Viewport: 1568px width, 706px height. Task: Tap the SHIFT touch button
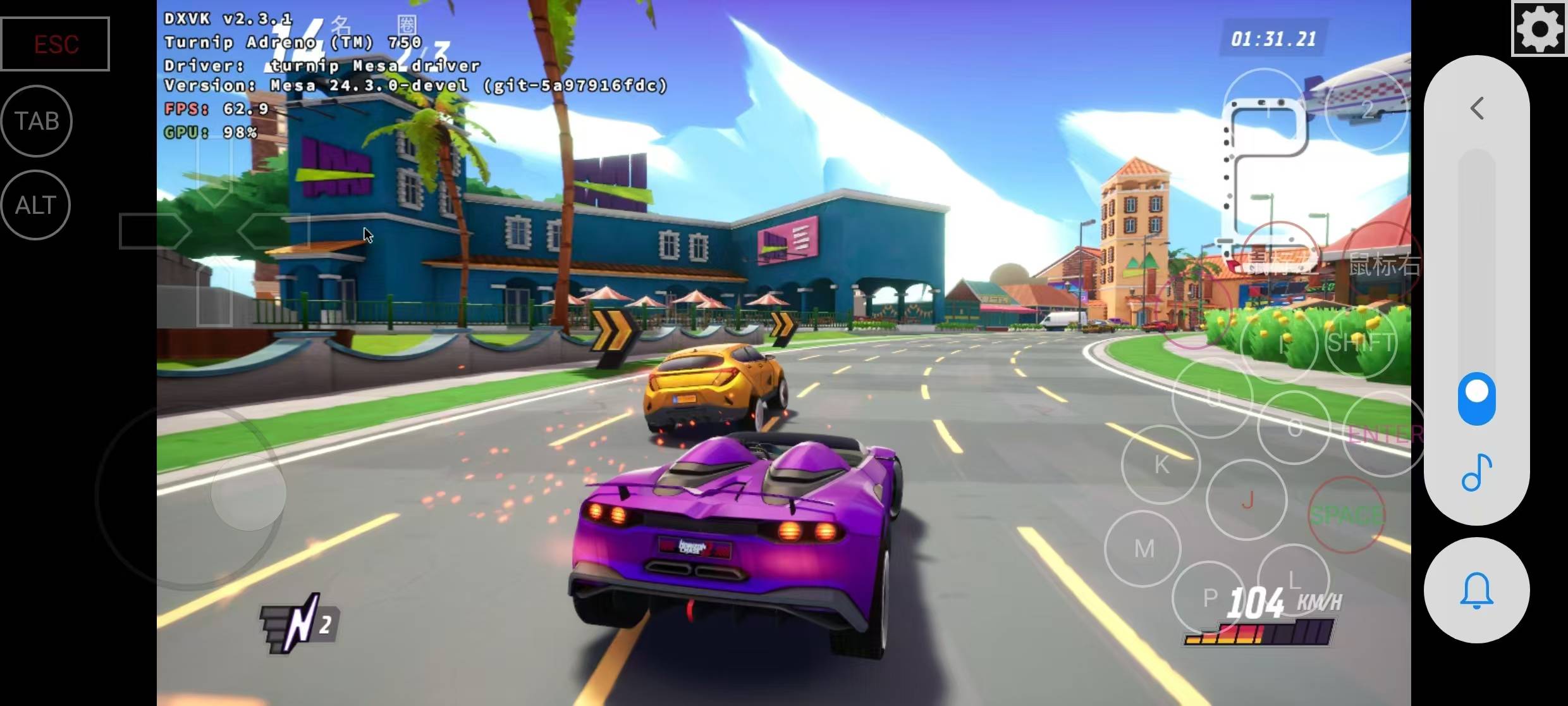[1361, 343]
